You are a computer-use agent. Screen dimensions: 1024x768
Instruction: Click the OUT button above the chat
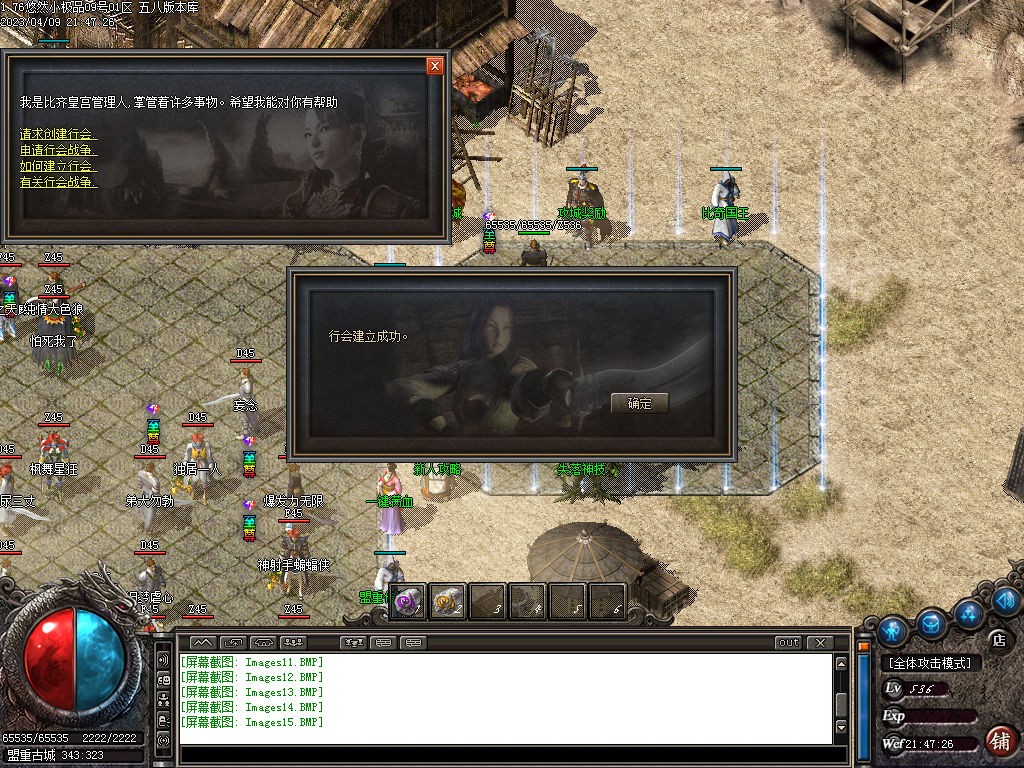[x=789, y=642]
